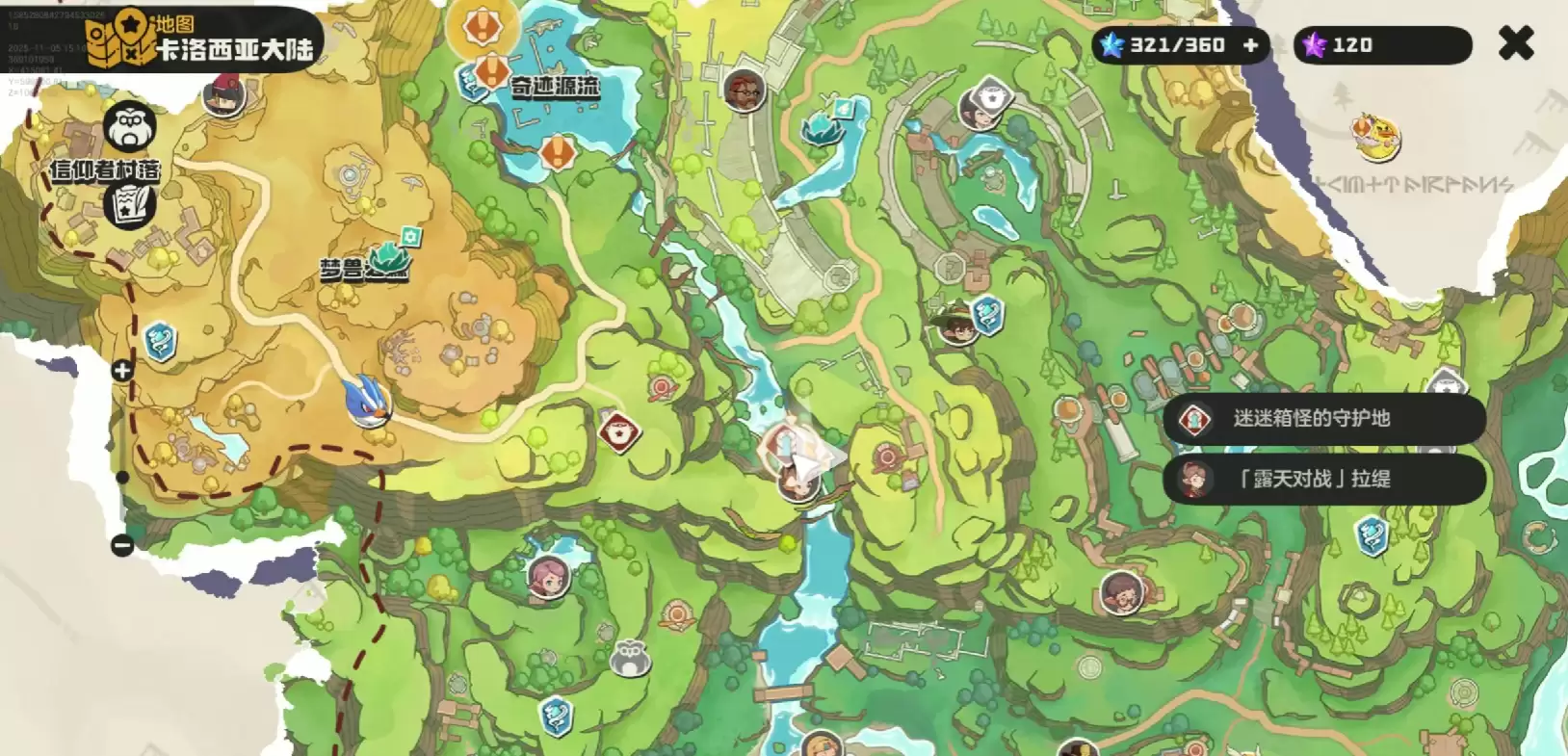The width and height of the screenshot is (1568, 756).
Task: Click the card-and-feather marker below 信仰者村落
Action: (130, 204)
